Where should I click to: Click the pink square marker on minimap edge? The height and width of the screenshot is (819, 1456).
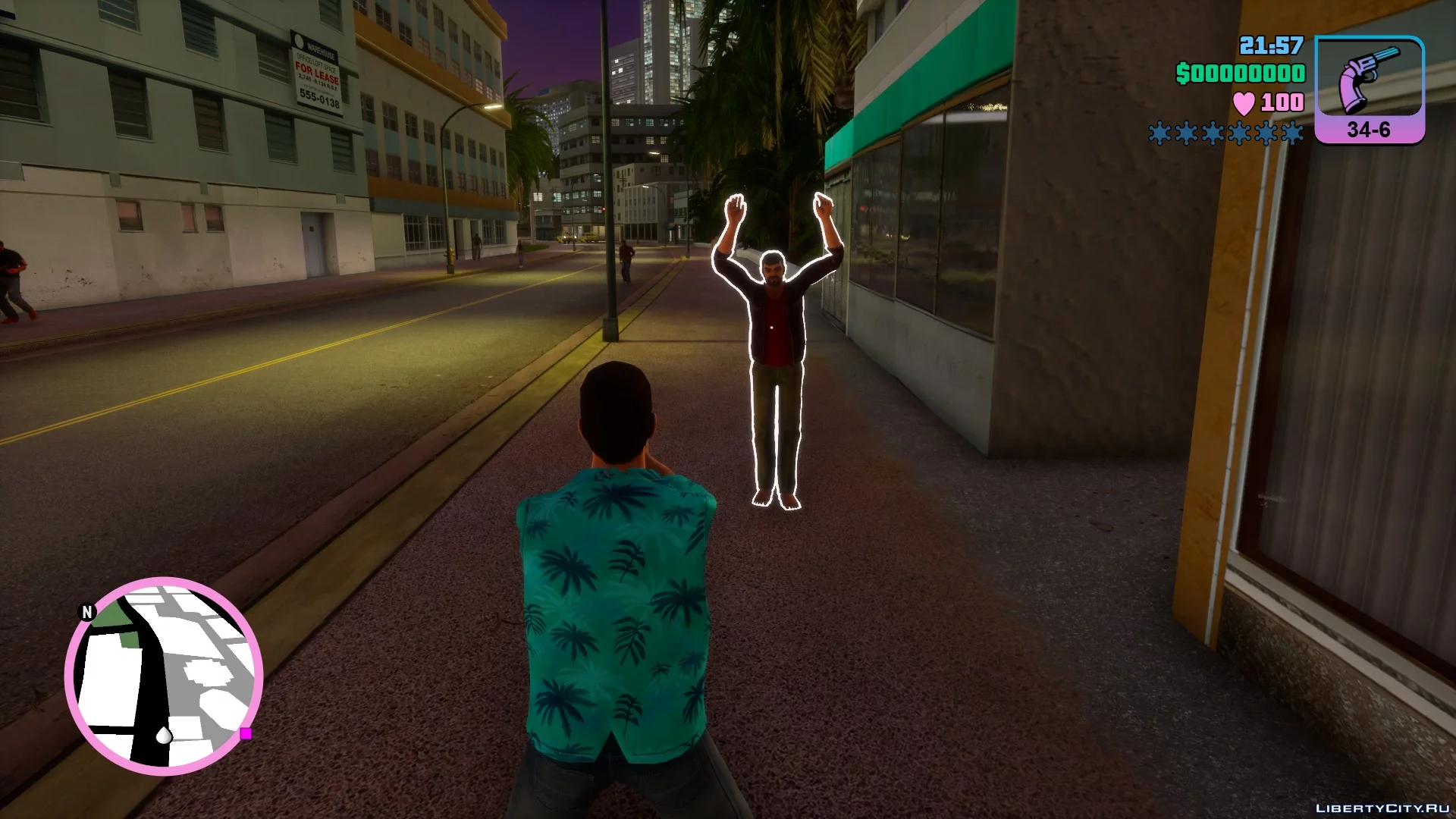pyautogui.click(x=246, y=733)
